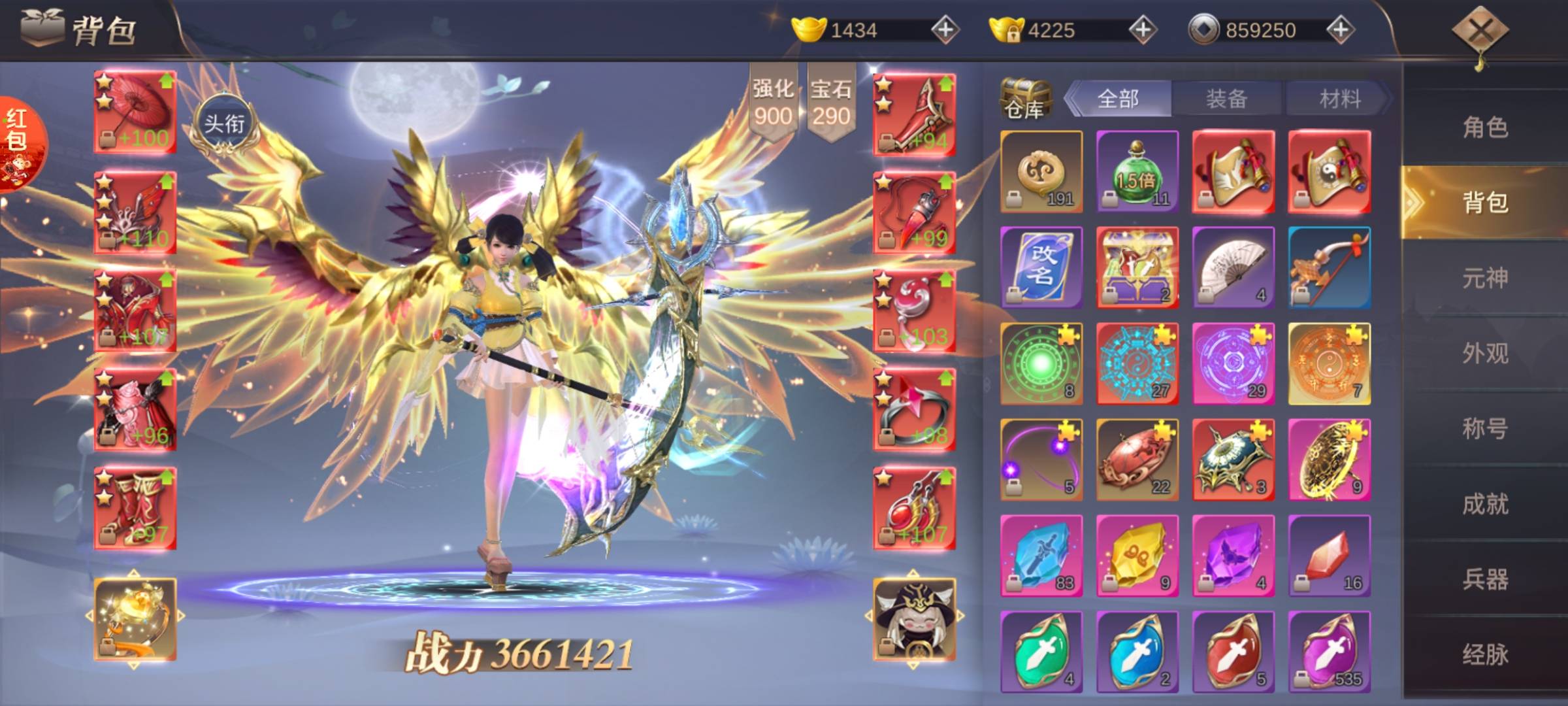Open the 宝石 290 gem banner
The image size is (1568, 706).
pyautogui.click(x=831, y=103)
